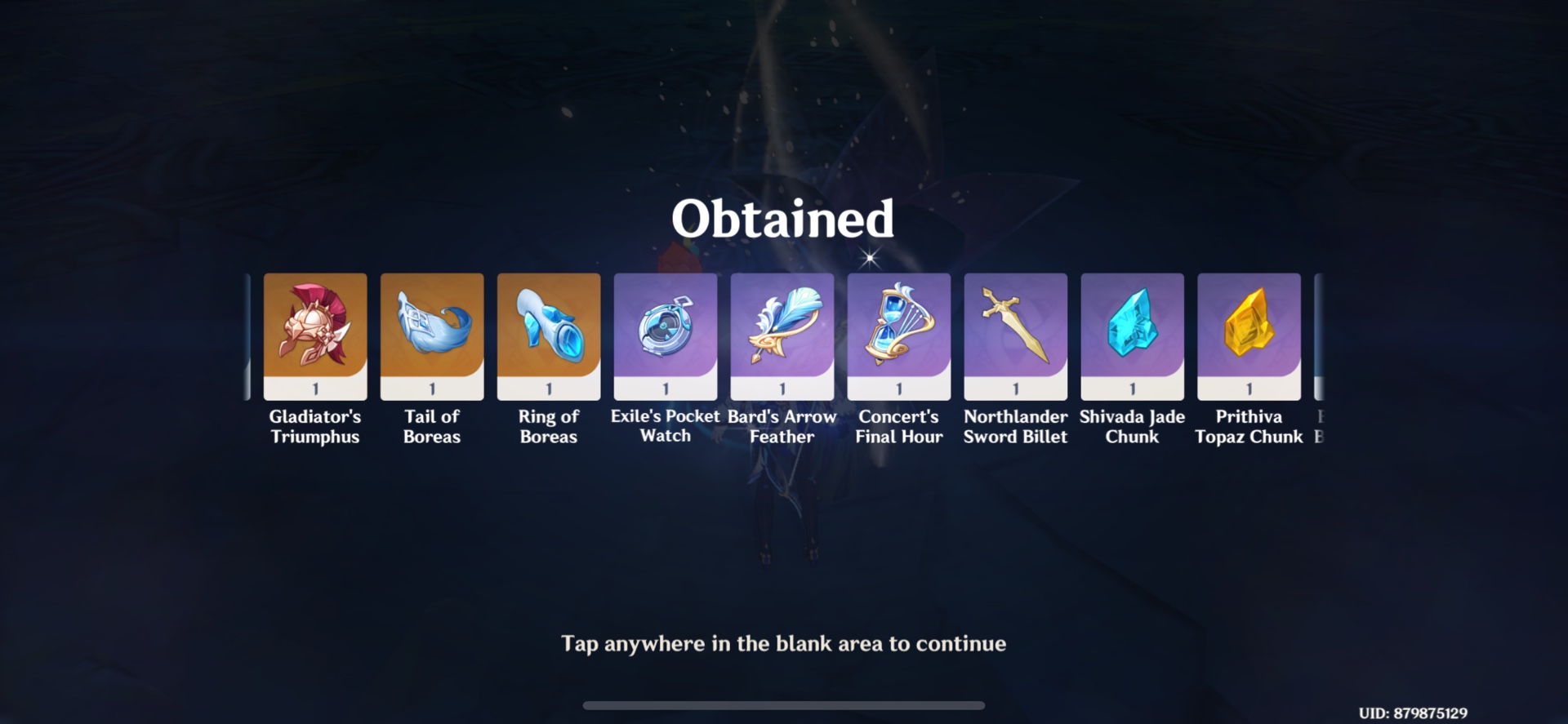Select the Gladiator's Triumphus artifact icon
Screen dimensions: 1568x724
[315, 331]
